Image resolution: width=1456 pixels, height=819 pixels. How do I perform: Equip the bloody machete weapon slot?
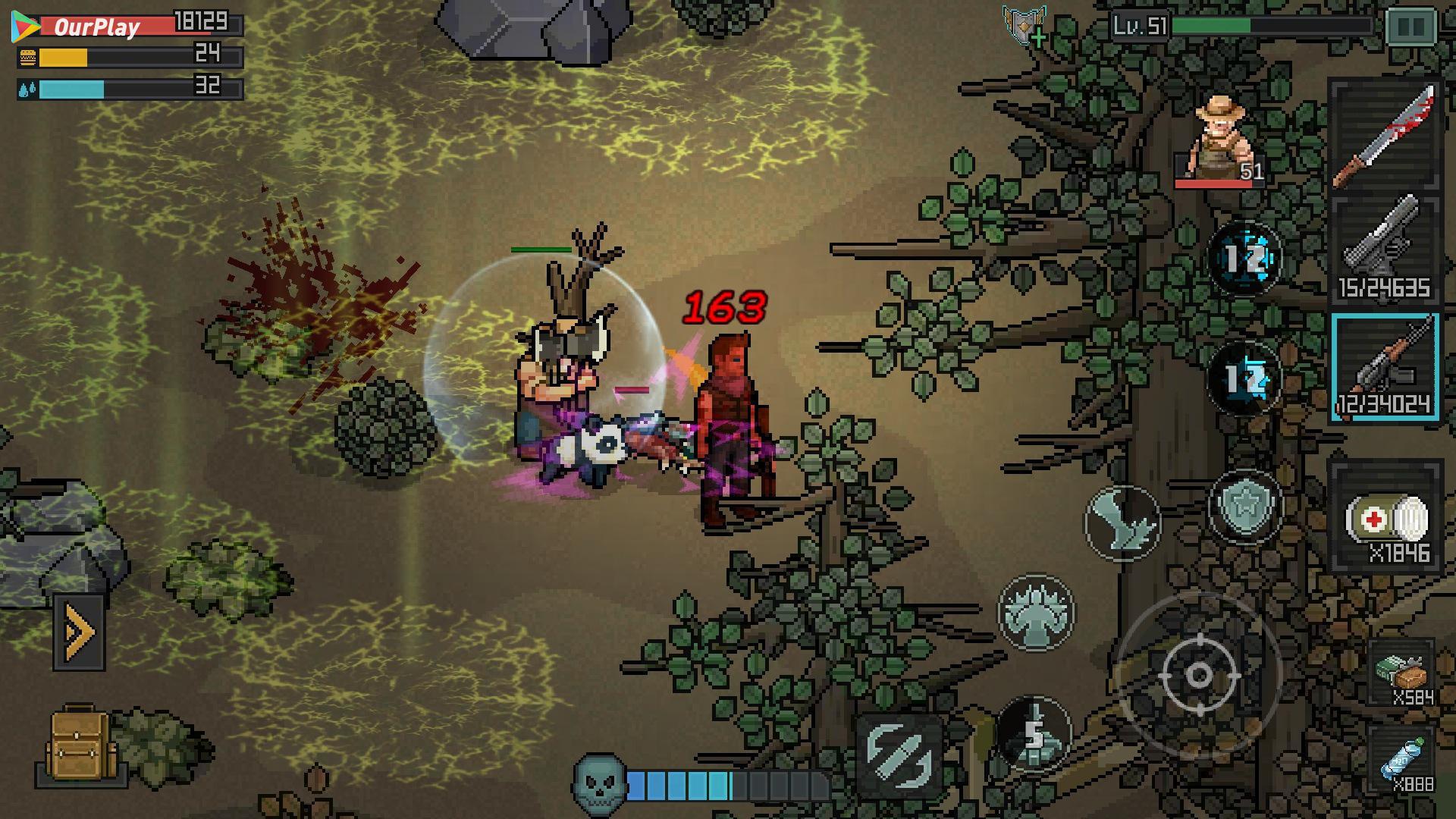[x=1385, y=135]
